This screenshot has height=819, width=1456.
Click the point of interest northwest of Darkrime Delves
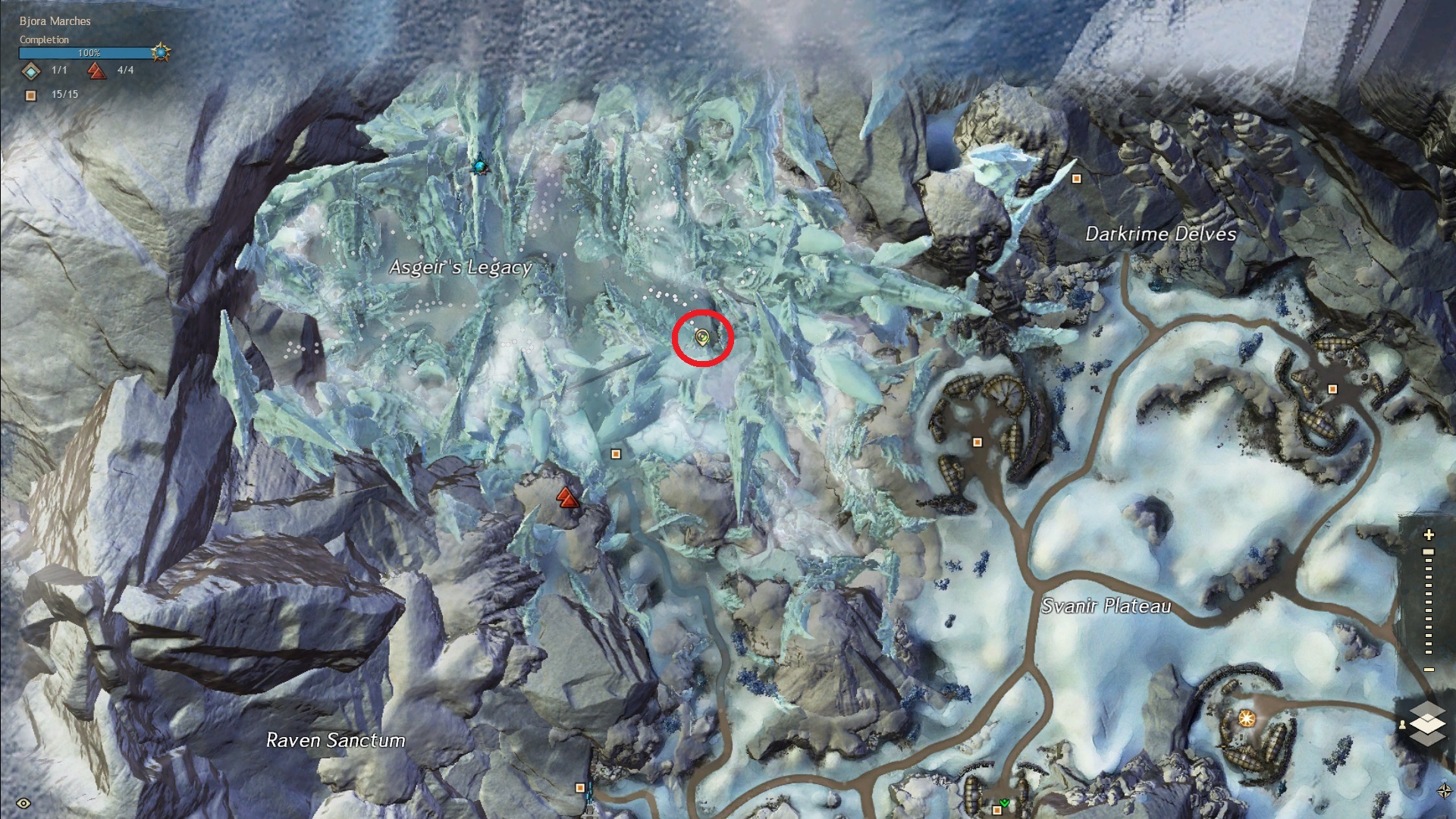coord(1076,179)
